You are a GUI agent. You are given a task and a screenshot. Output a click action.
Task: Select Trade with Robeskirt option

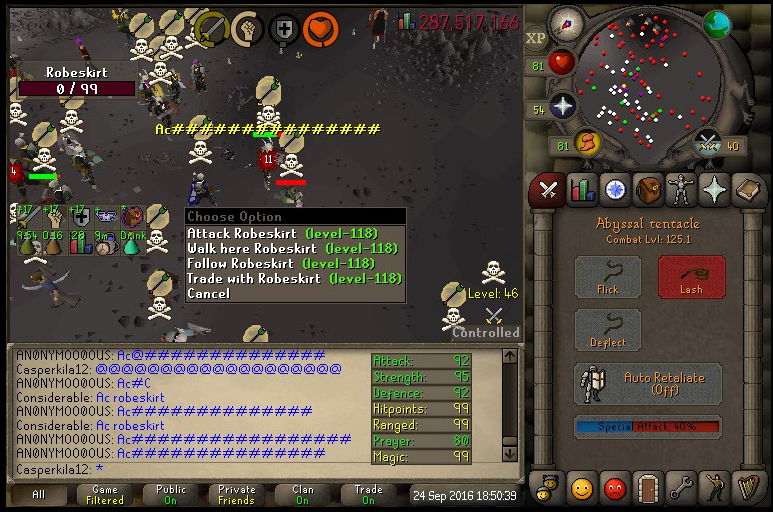click(x=294, y=279)
